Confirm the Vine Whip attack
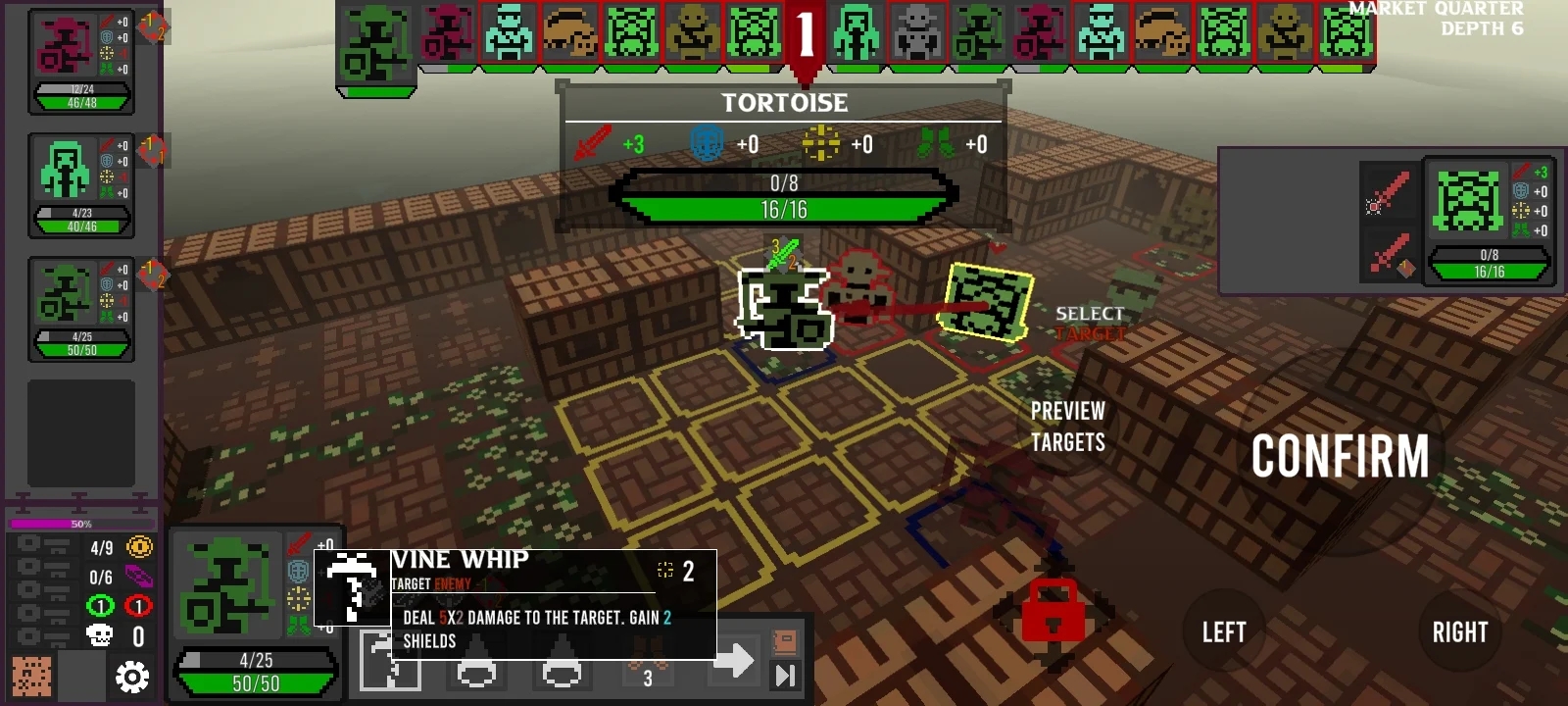 coord(1340,457)
